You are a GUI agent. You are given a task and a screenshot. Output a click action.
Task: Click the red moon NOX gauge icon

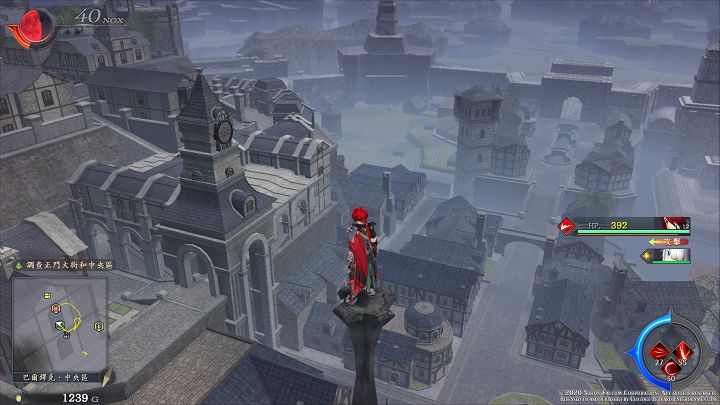30,24
